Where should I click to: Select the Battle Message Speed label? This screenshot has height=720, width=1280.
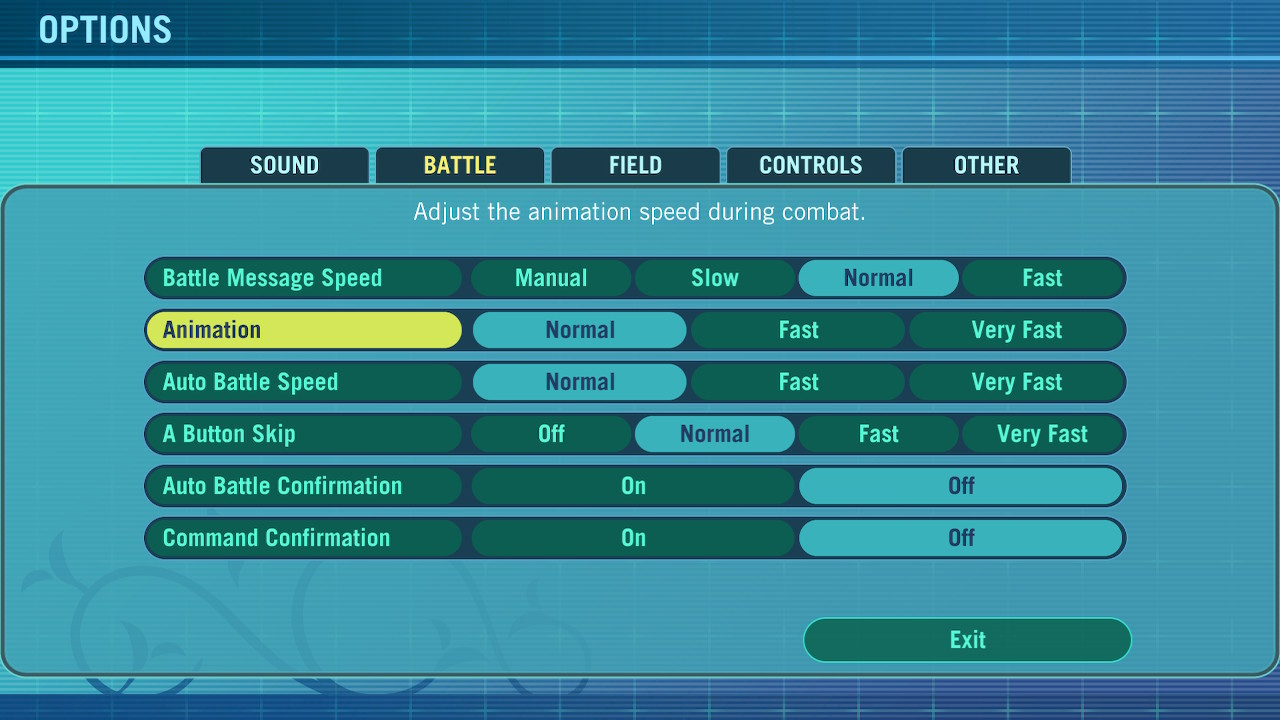(302, 278)
